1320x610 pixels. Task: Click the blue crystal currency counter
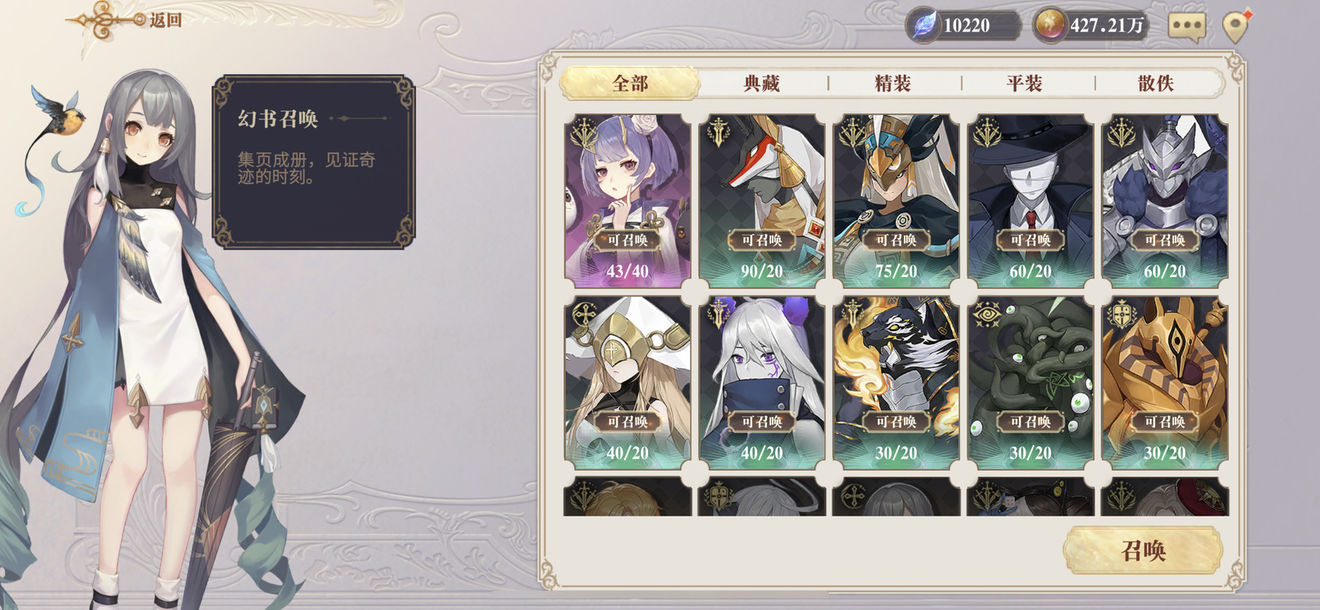coord(963,25)
